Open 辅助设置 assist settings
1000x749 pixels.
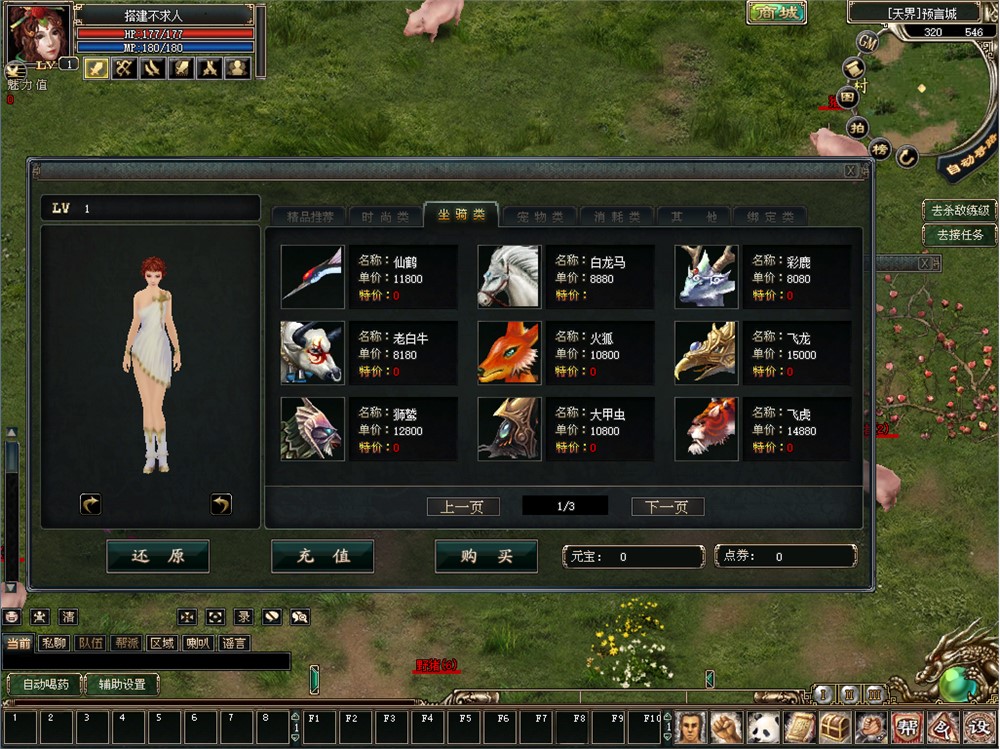(x=121, y=685)
